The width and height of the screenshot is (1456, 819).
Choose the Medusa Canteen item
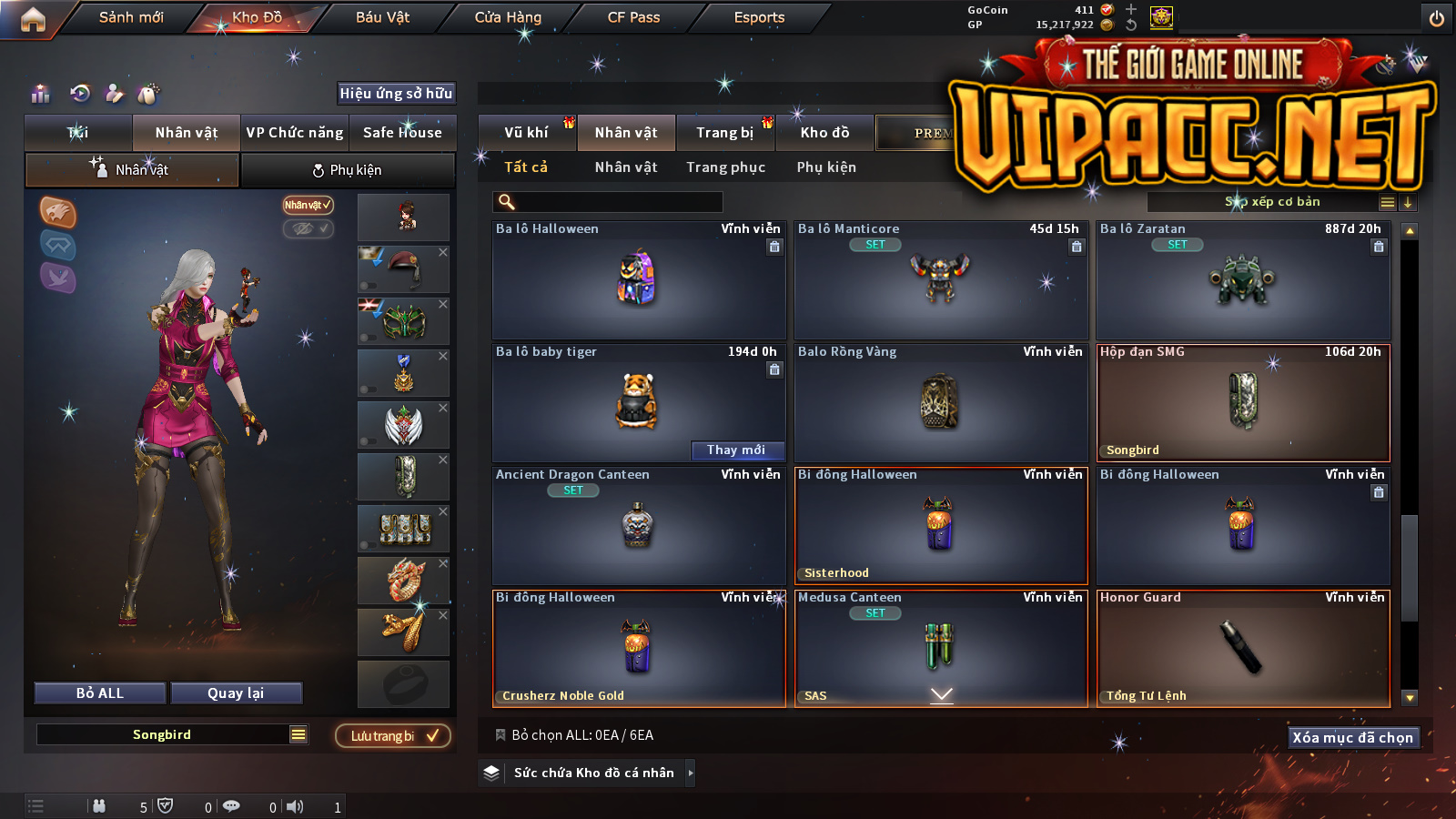pos(941,646)
